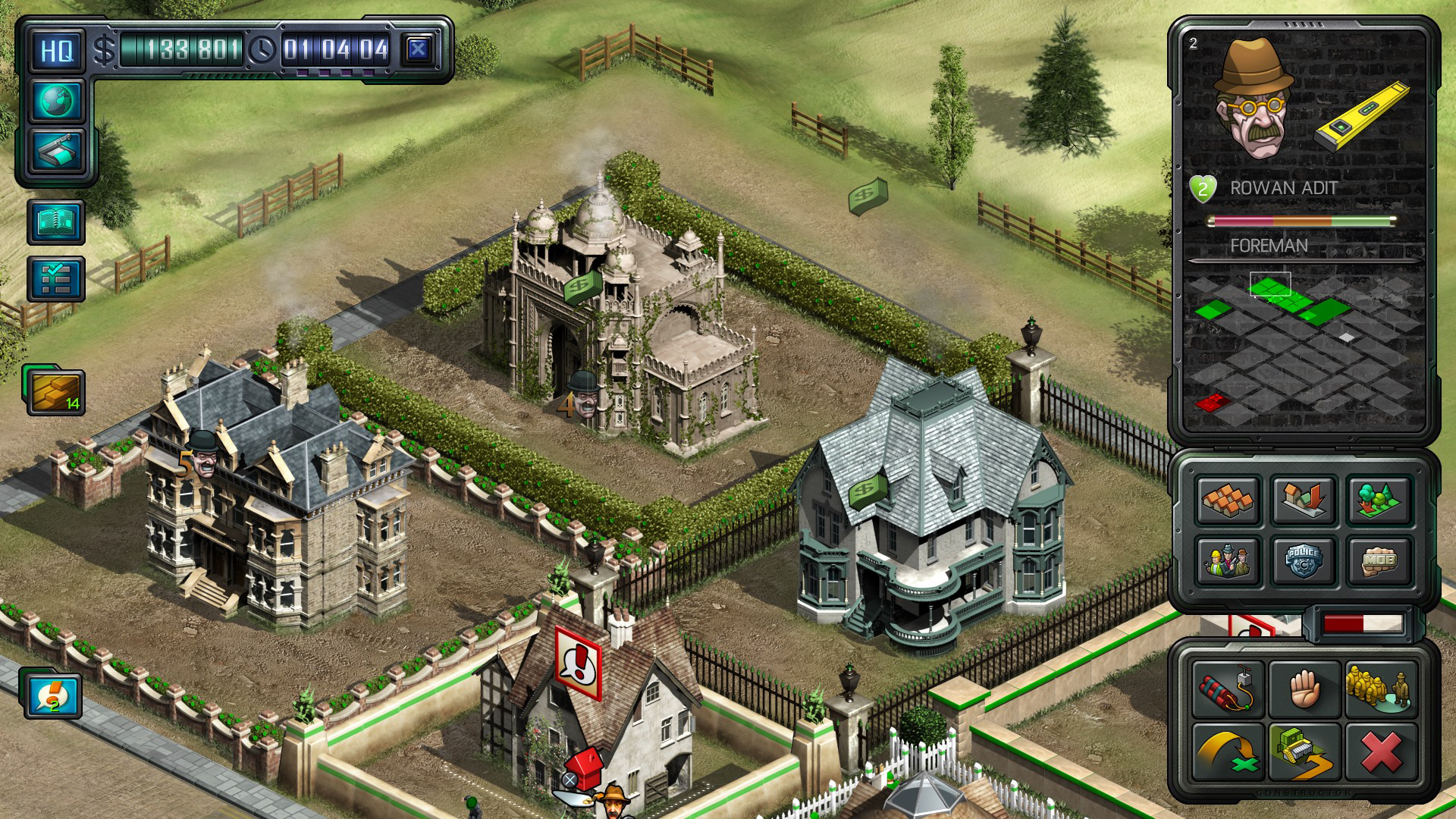Viewport: 1456px width, 819px height.
Task: Open the world map via the globe icon
Action: point(57,102)
